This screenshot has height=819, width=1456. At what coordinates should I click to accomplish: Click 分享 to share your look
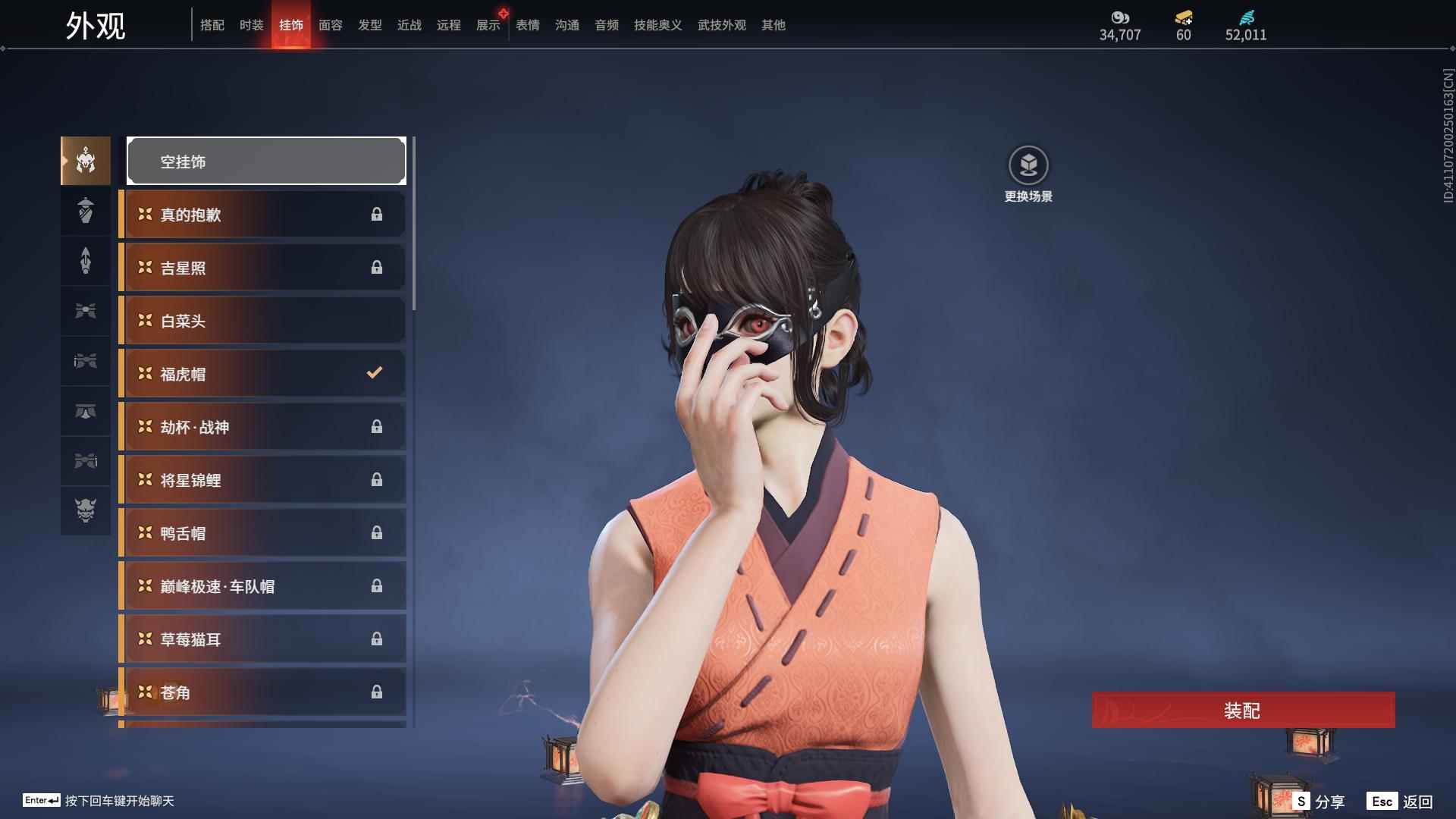[1332, 800]
